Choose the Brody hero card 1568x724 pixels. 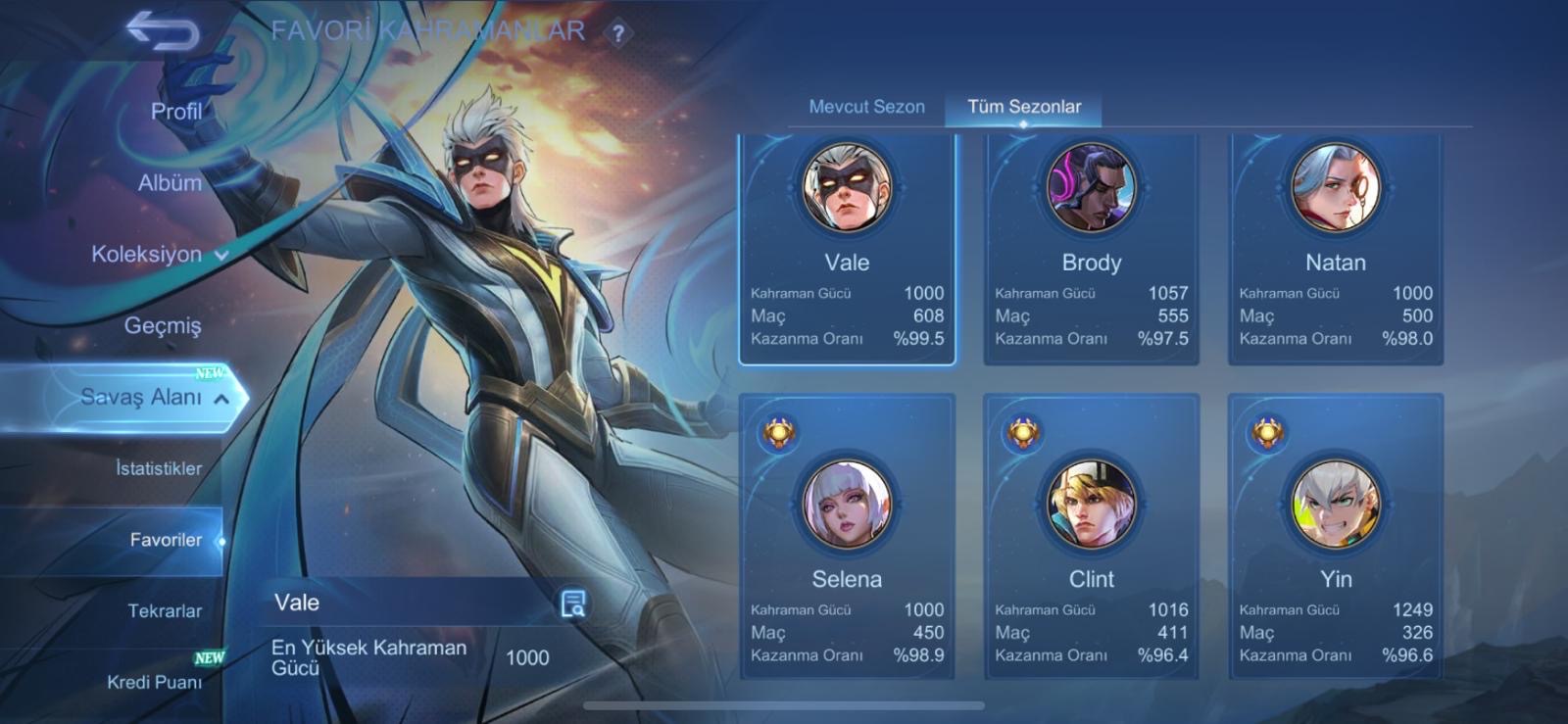1091,249
